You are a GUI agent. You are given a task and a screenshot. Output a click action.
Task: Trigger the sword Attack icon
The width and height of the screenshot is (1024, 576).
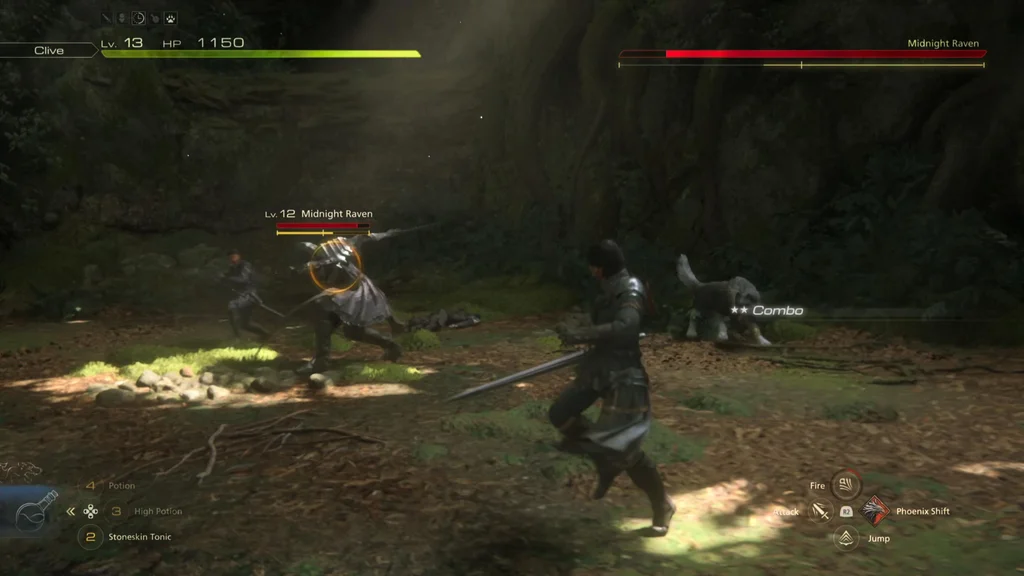pos(820,512)
